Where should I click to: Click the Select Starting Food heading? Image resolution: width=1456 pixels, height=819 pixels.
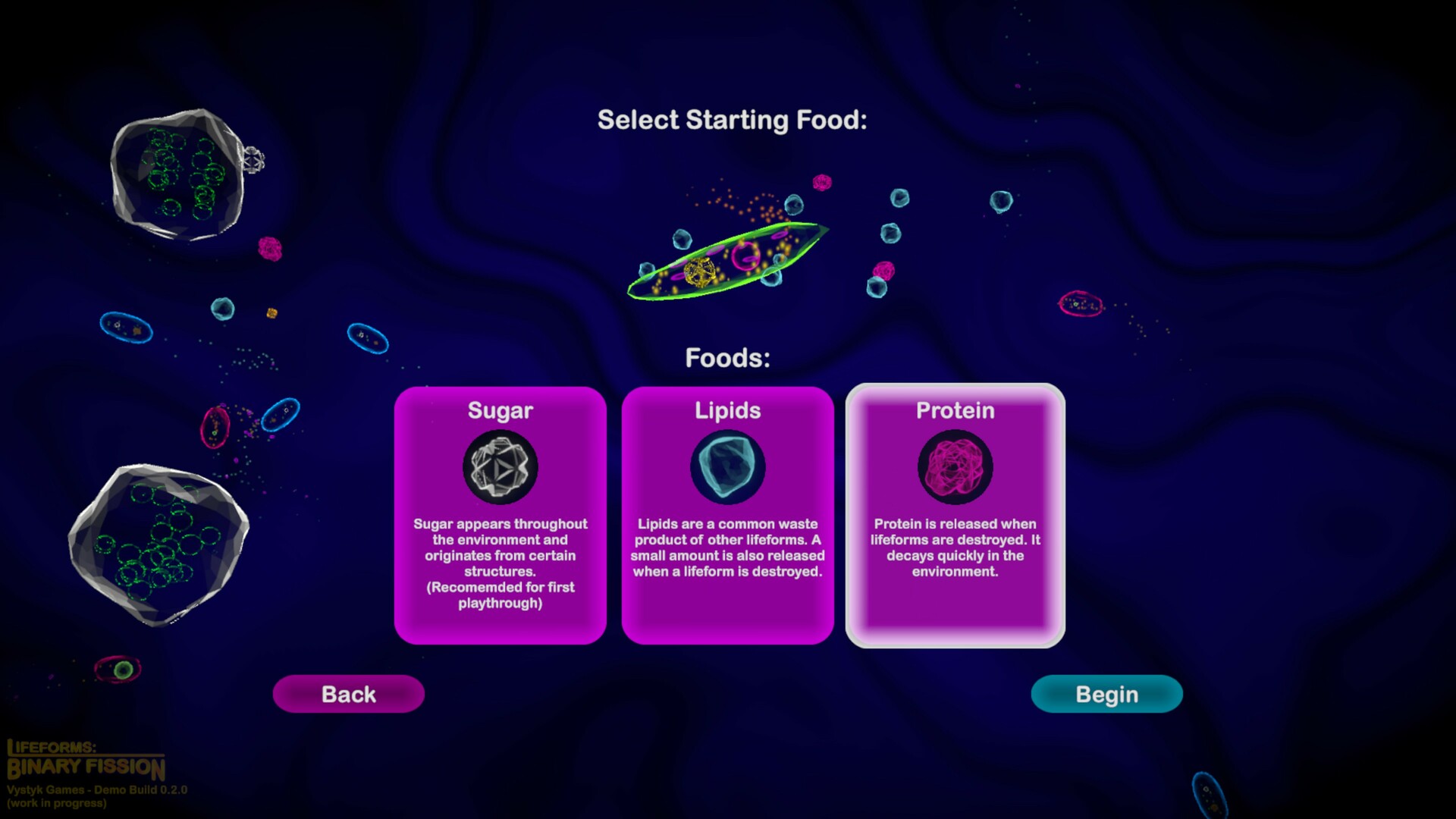pyautogui.click(x=733, y=119)
